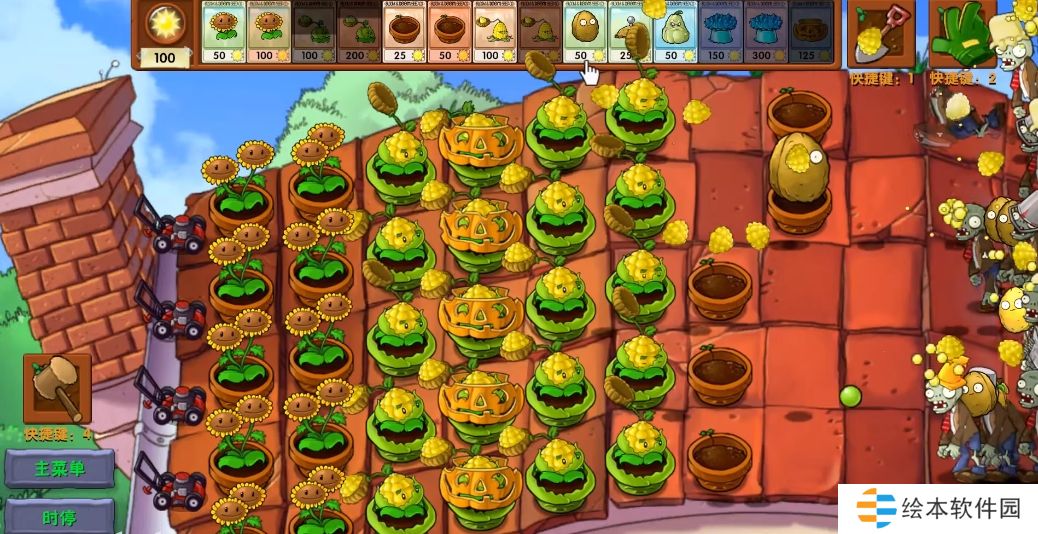
Task: Open the 绘本软件园 watermark logo
Action: click(938, 508)
